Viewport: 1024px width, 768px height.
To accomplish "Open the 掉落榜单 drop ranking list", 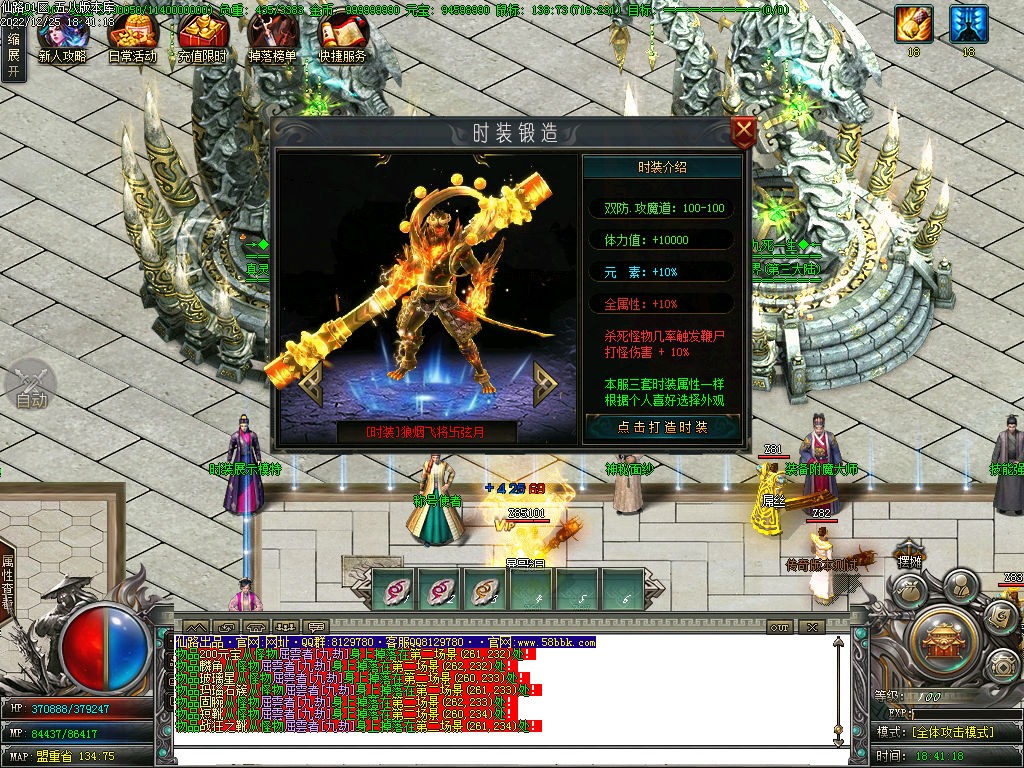I will click(272, 40).
